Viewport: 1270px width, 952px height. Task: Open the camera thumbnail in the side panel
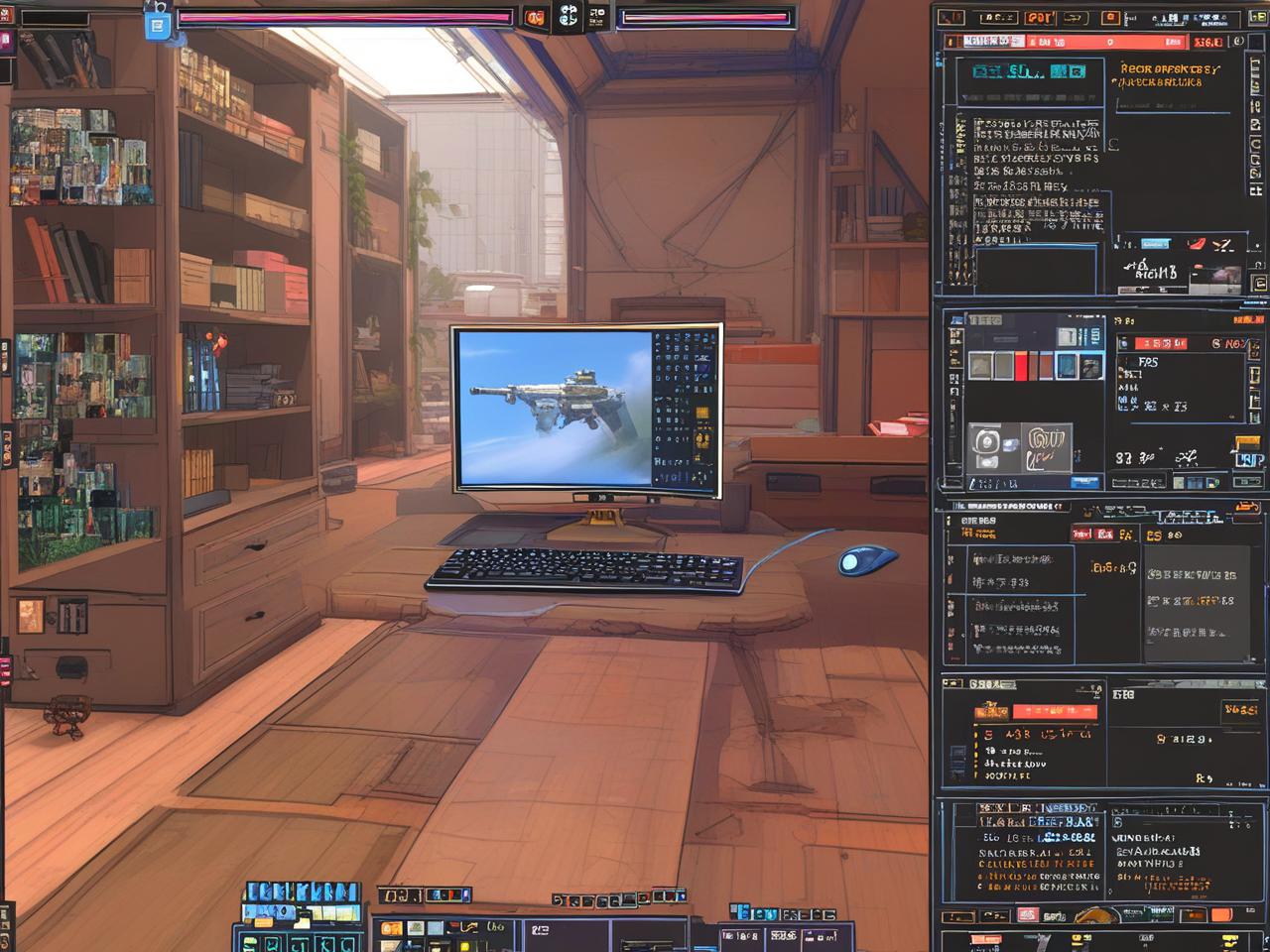click(x=986, y=447)
